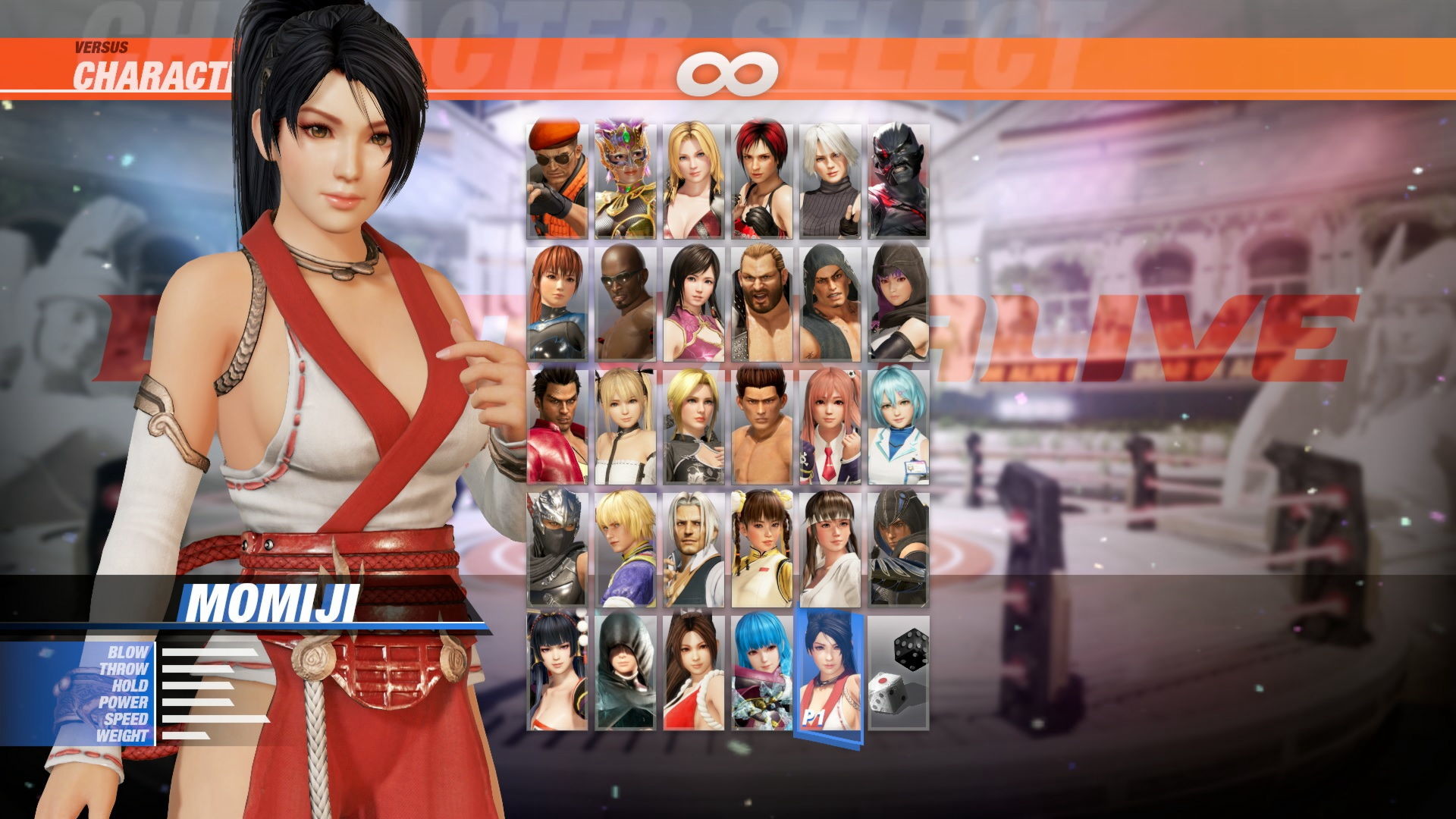Choose La Mariposa in her luchador mask
This screenshot has height=819, width=1456.
coord(626,174)
